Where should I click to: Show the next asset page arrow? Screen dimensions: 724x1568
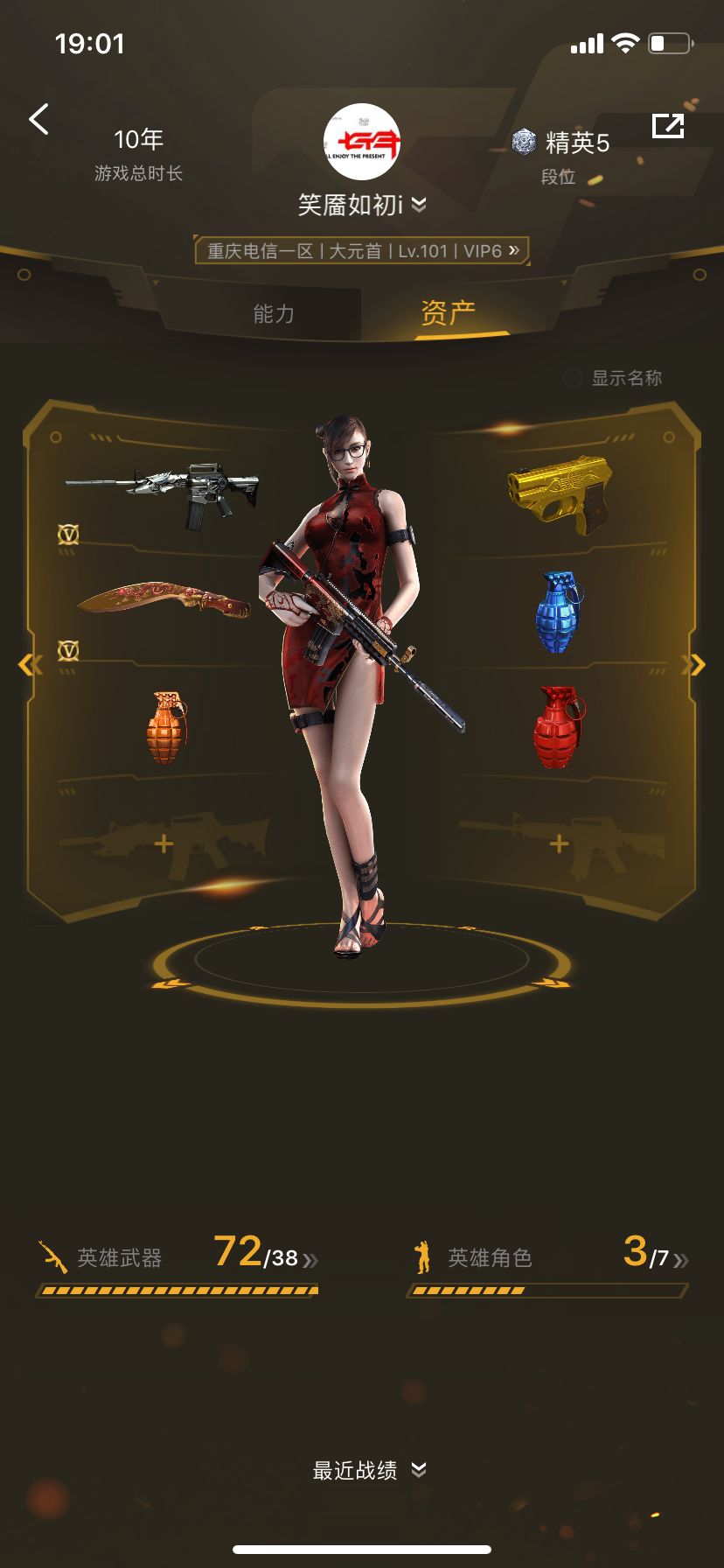[x=695, y=665]
